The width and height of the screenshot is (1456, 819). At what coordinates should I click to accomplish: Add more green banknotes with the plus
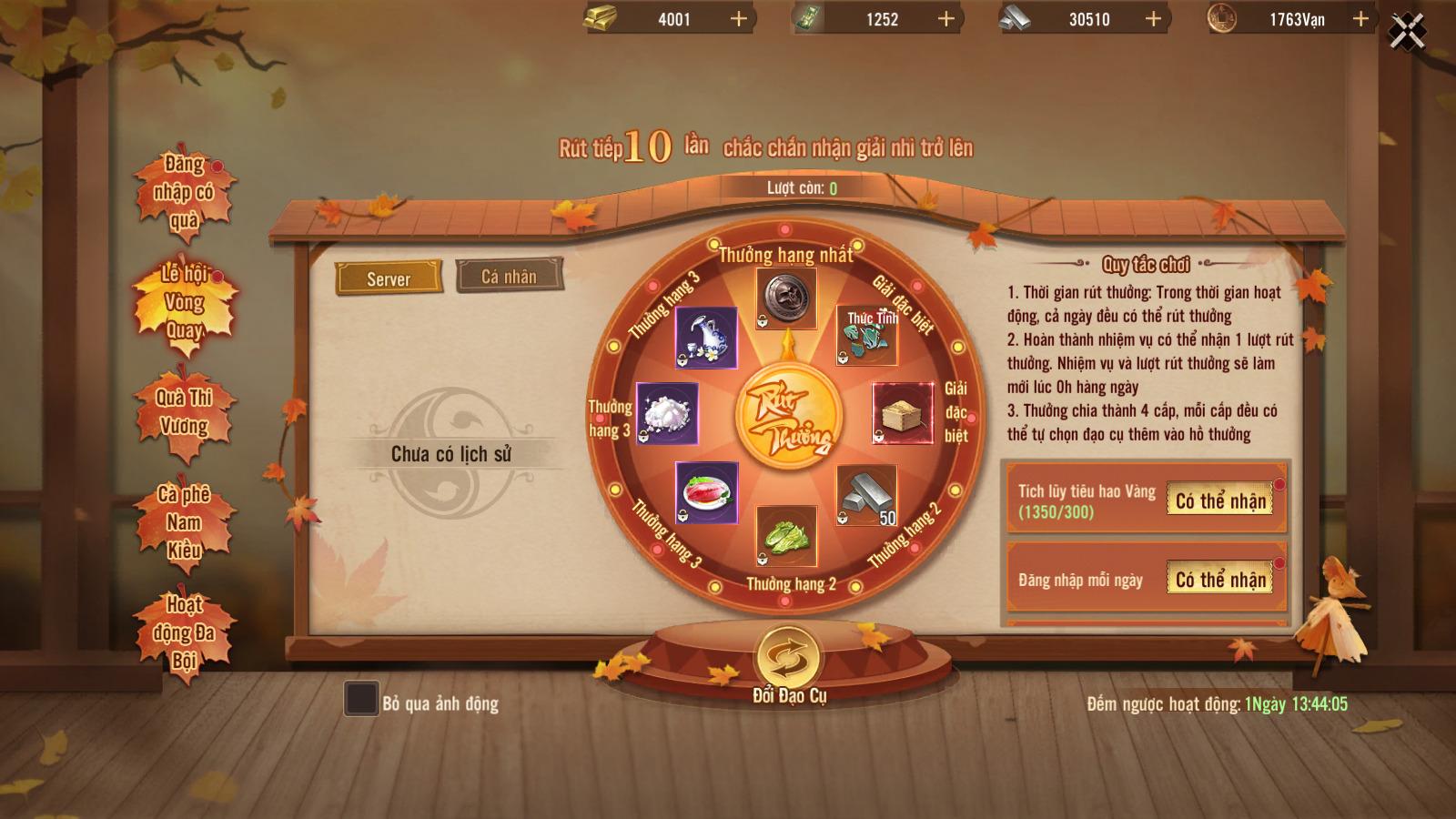[x=946, y=19]
